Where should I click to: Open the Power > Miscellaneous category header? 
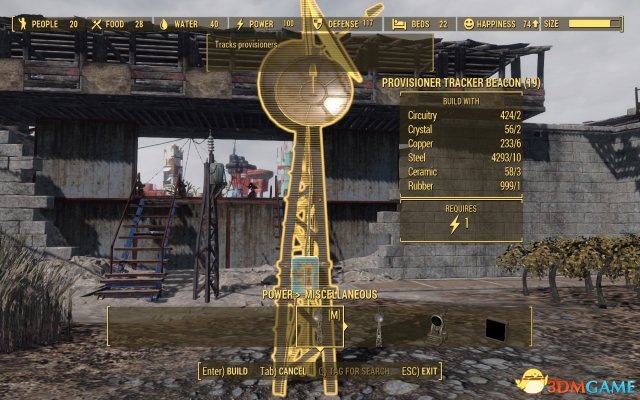(320, 294)
